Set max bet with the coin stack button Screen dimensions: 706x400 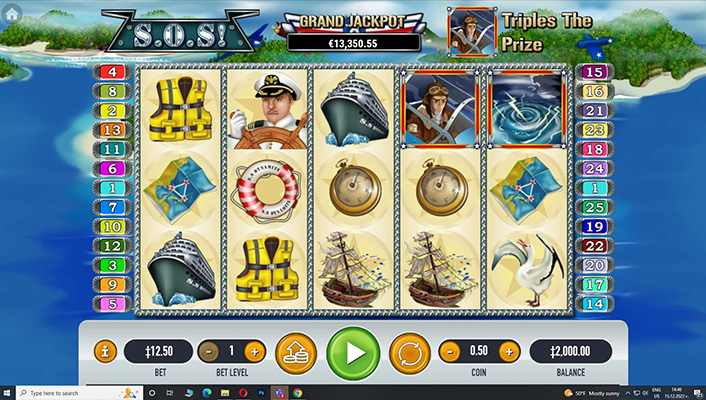tap(295, 352)
